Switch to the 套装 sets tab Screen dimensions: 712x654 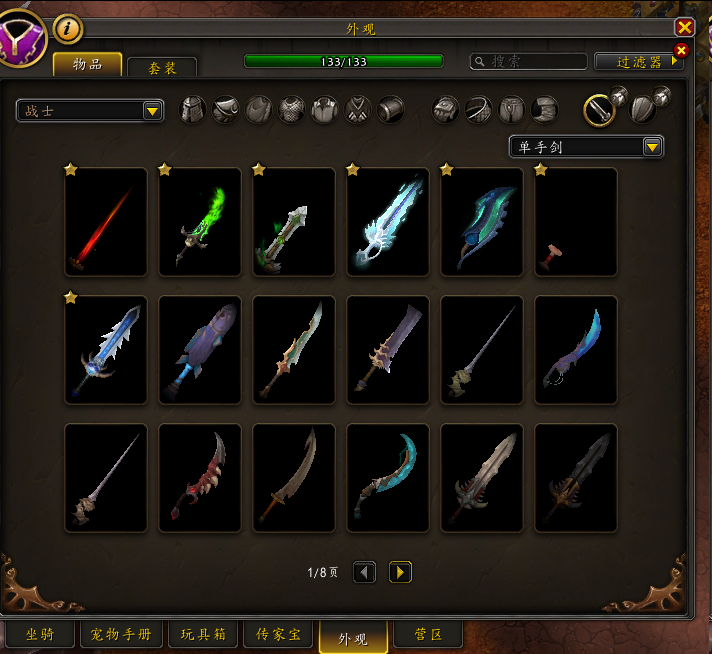coord(162,67)
